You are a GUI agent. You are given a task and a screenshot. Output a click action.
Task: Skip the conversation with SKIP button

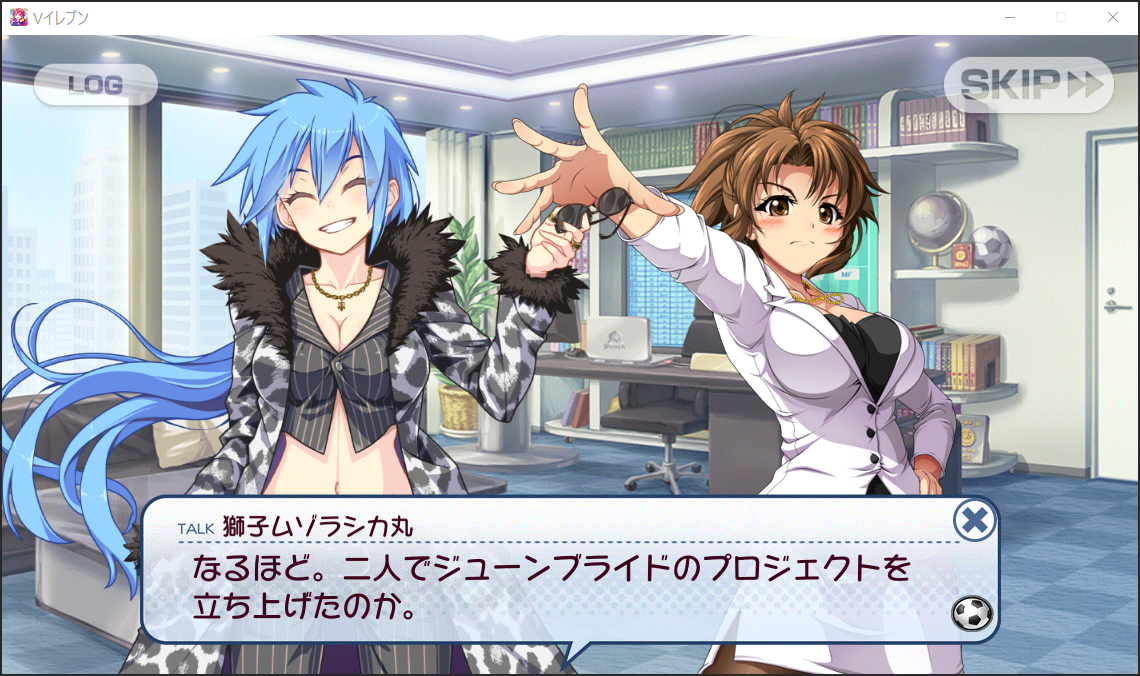coord(1029,85)
